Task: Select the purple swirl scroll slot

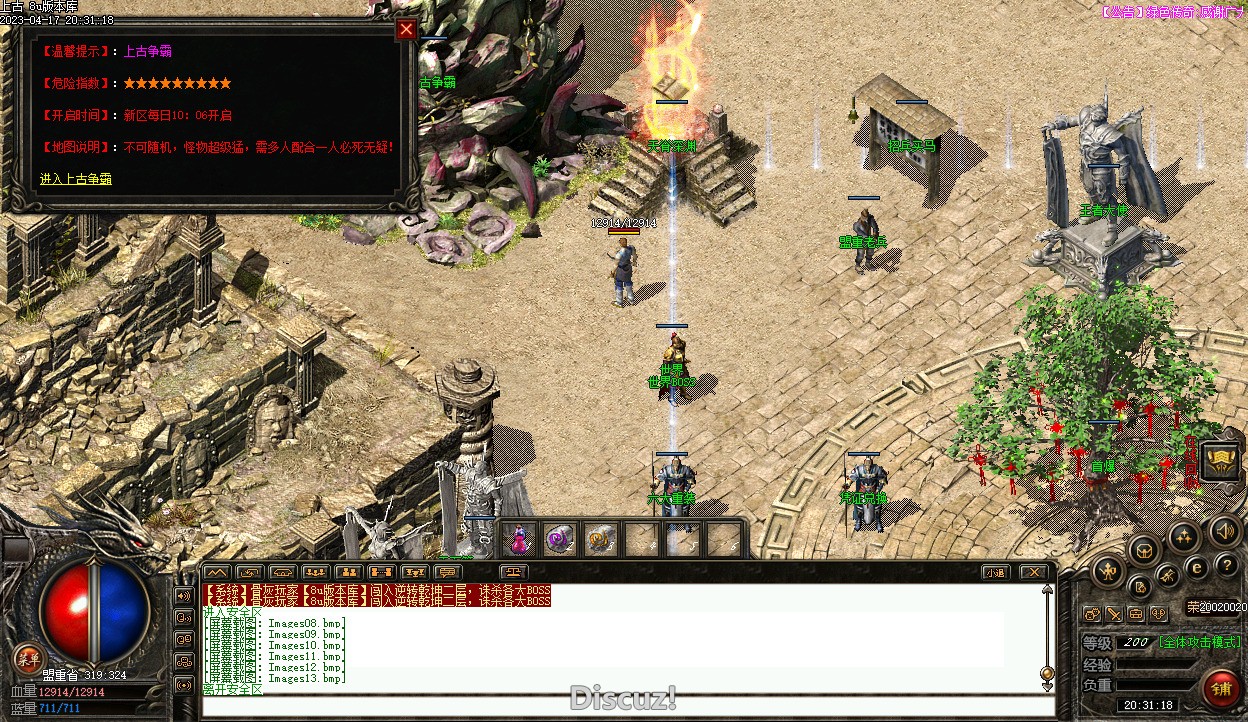Action: coord(559,540)
